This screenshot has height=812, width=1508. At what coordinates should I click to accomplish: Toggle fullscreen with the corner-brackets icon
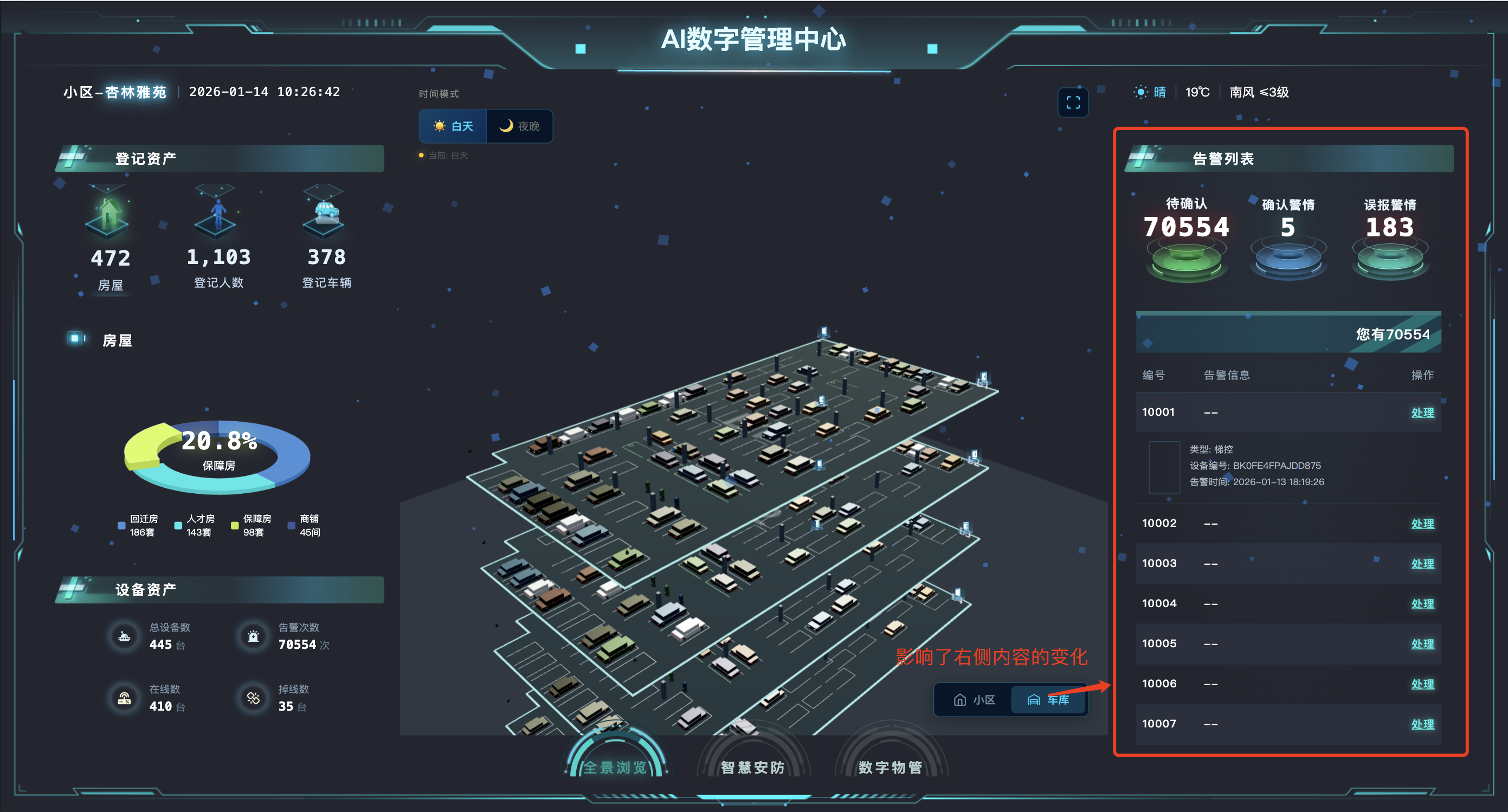(1073, 102)
